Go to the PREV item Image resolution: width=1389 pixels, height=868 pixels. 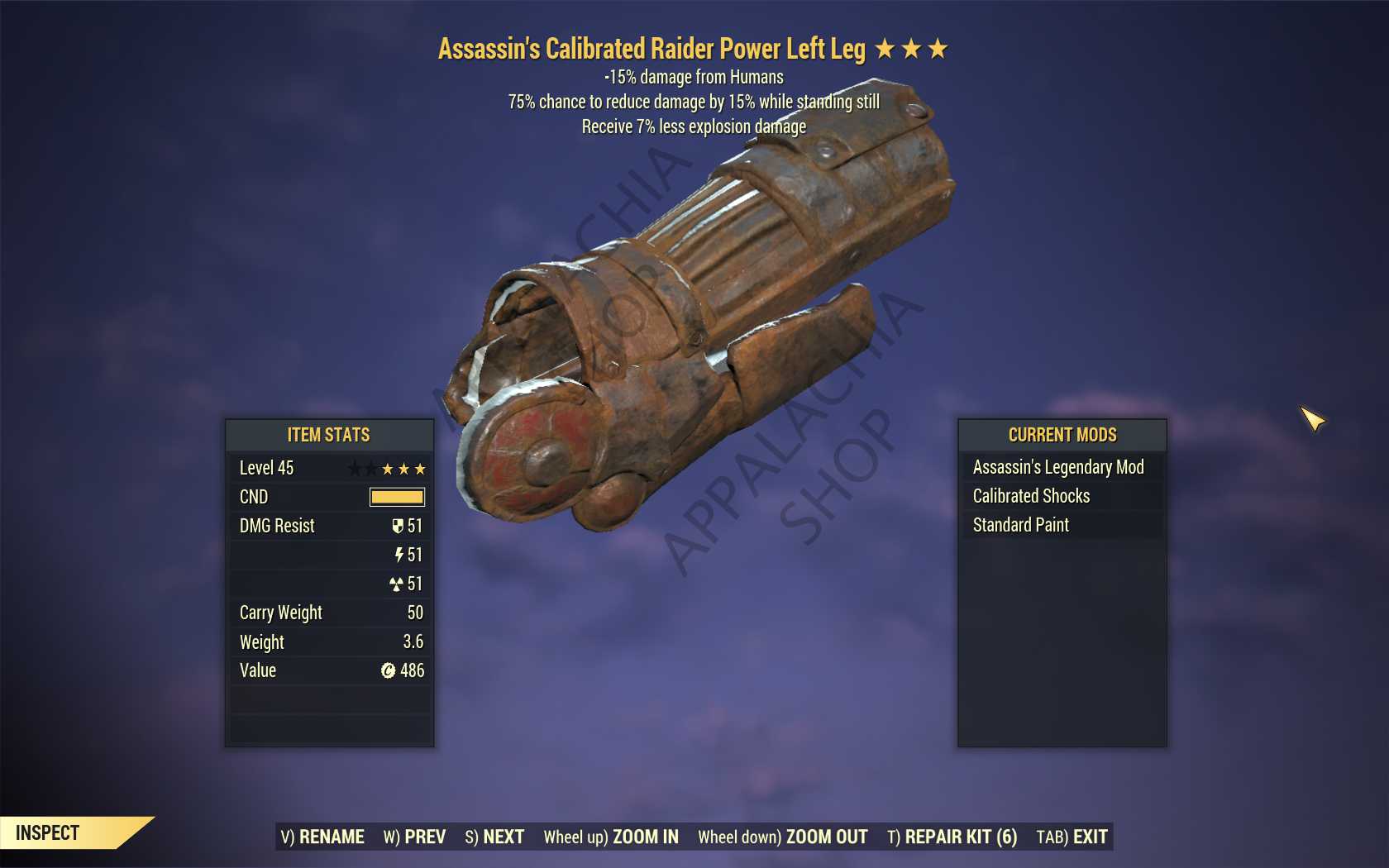(x=414, y=837)
